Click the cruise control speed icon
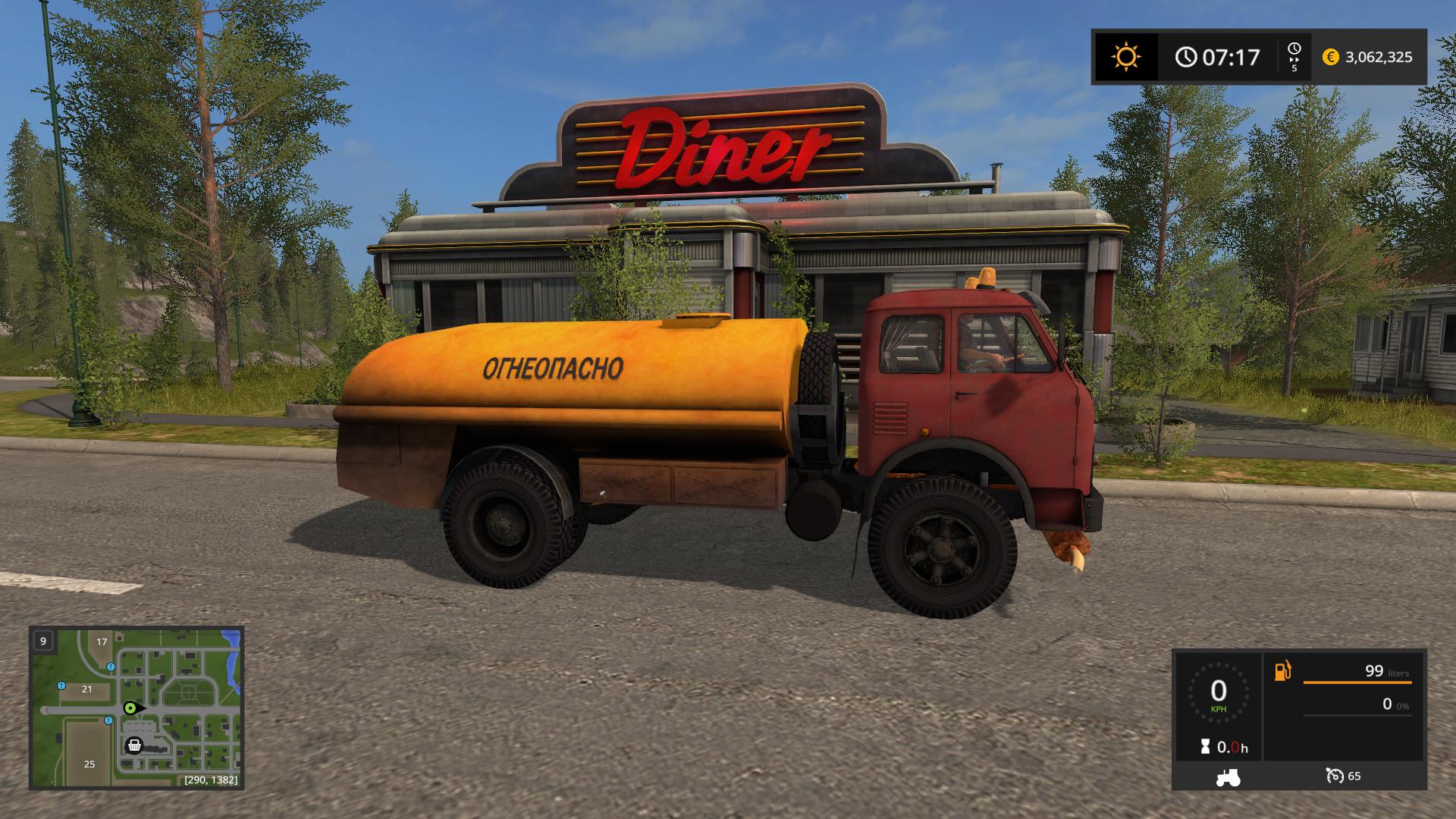The width and height of the screenshot is (1456, 819). [1335, 776]
